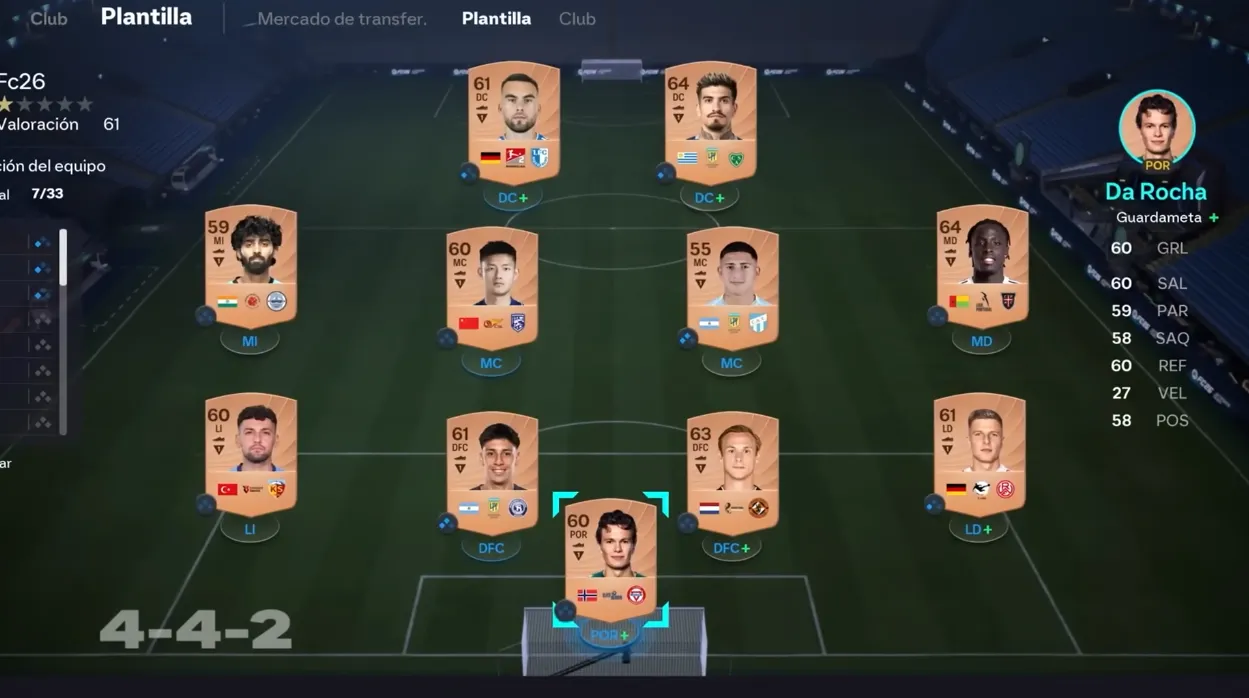The height and width of the screenshot is (698, 1249).
Task: Select the 60-rated goalkeeper Da Rocha card
Action: coord(610,560)
